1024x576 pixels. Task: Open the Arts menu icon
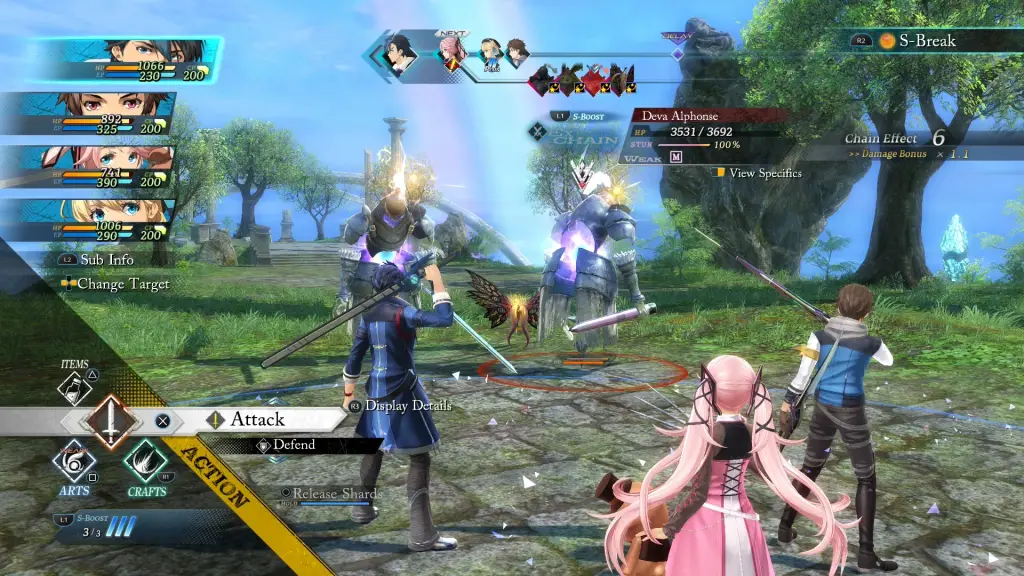coord(75,463)
